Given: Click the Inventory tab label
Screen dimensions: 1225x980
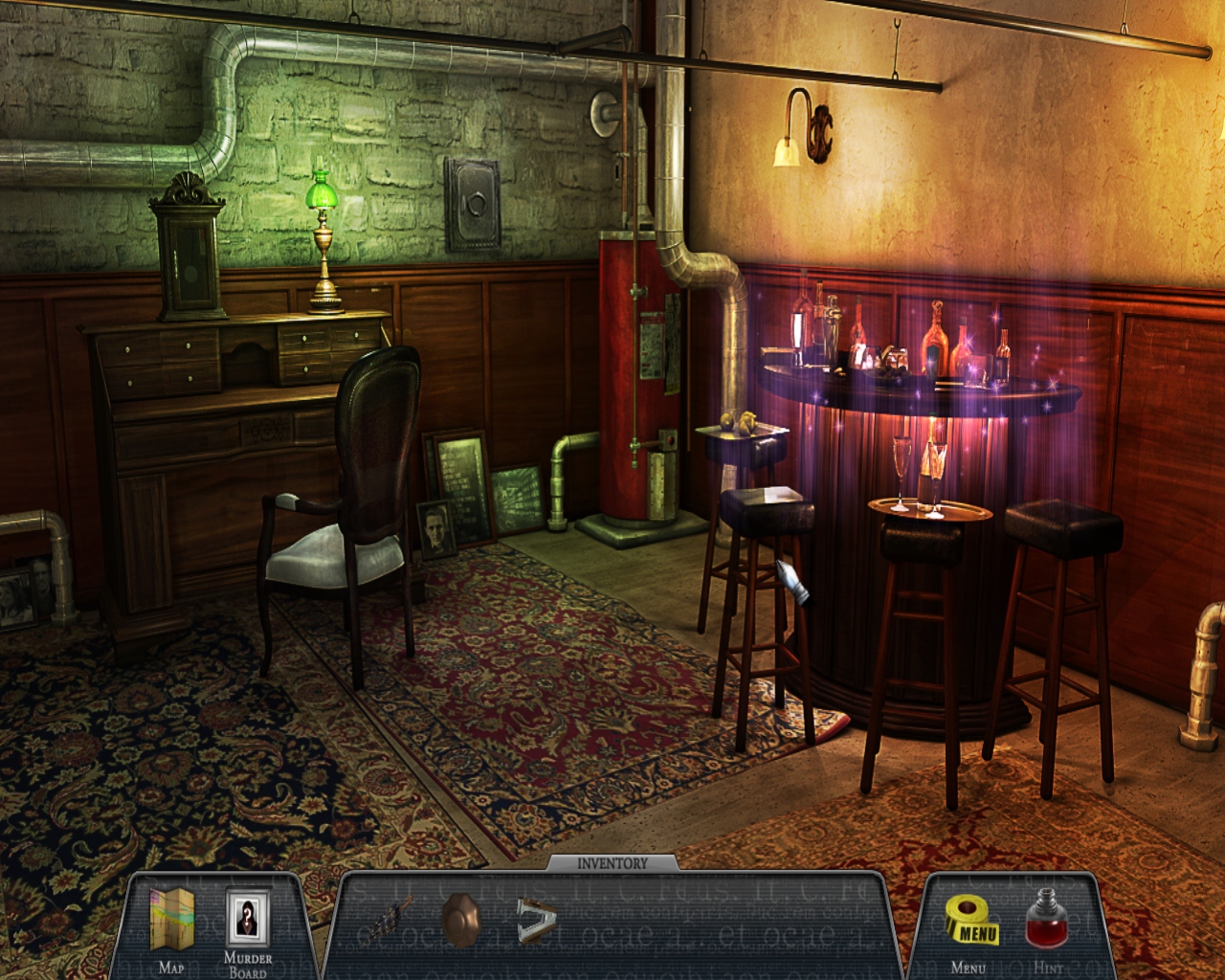Looking at the screenshot, I should [612, 863].
